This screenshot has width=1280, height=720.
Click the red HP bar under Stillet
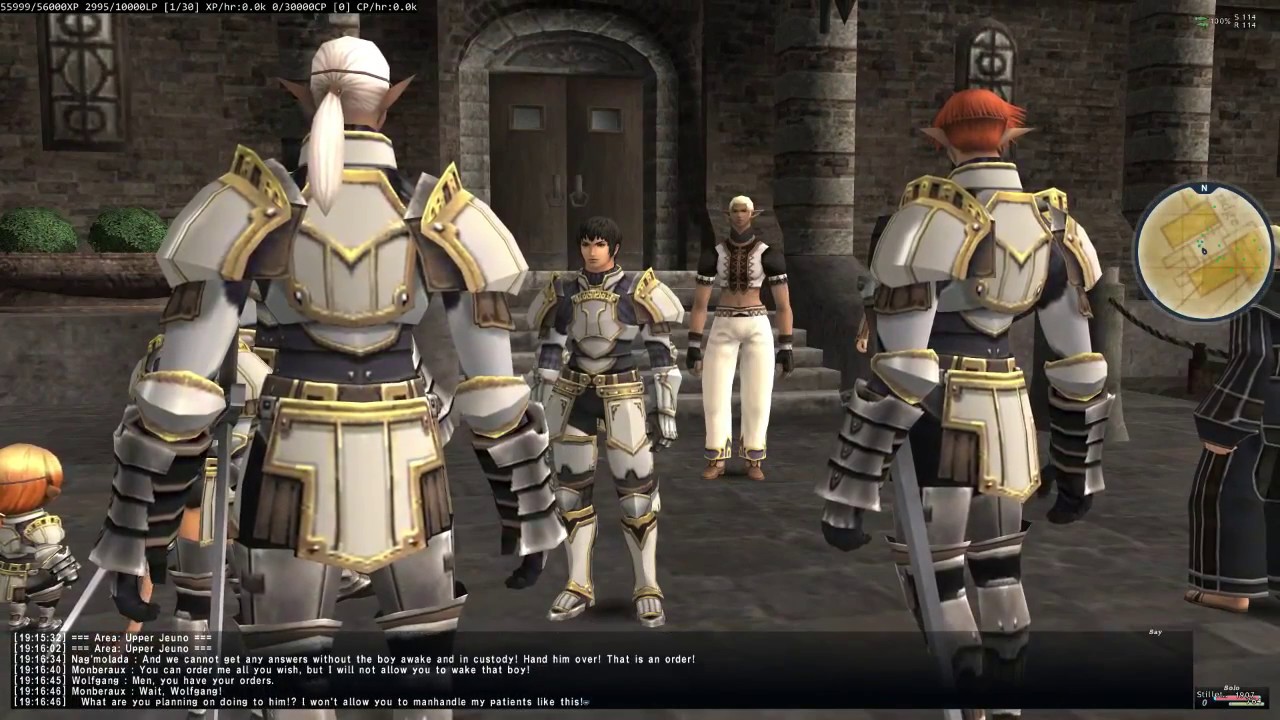(x=1238, y=698)
